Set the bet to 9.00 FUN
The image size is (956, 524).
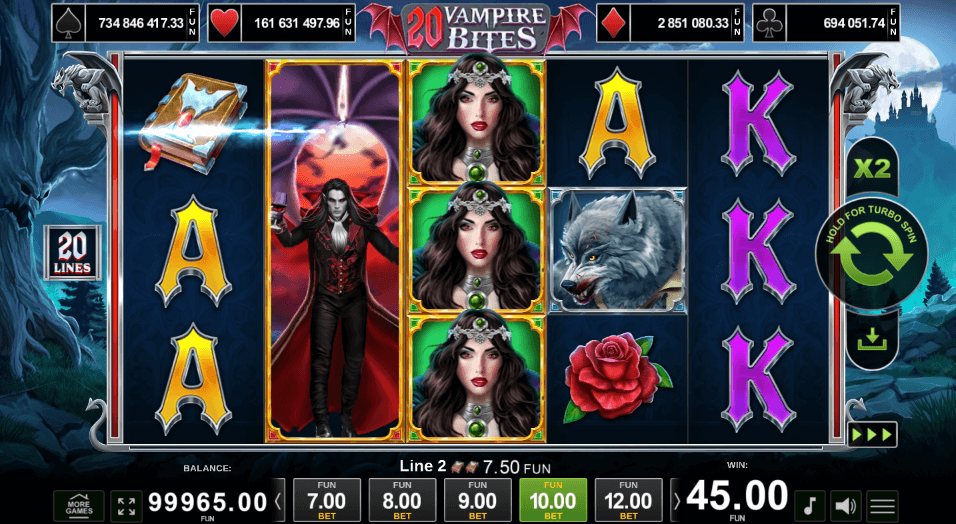(477, 500)
